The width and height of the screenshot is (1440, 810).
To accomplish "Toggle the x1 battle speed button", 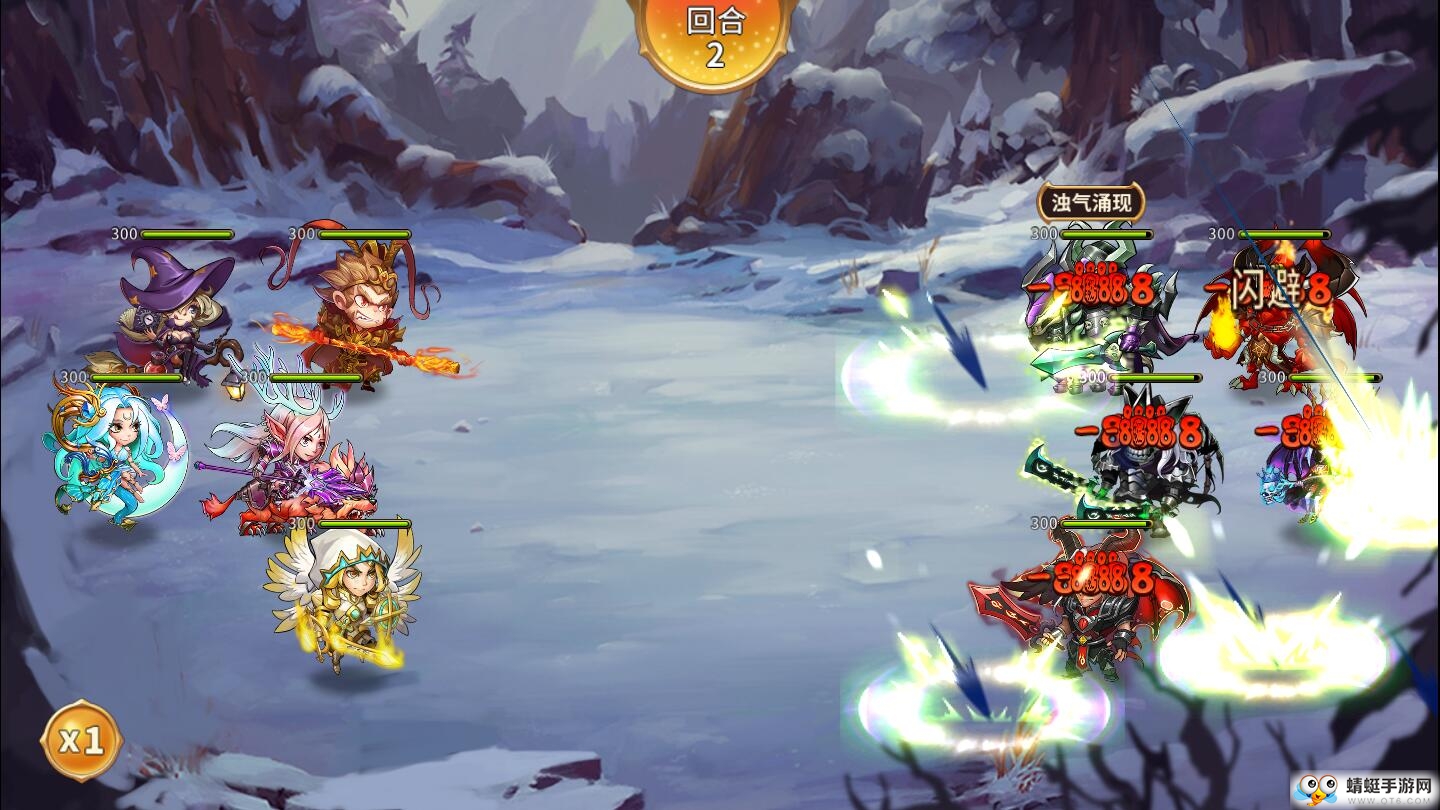I will tap(81, 741).
